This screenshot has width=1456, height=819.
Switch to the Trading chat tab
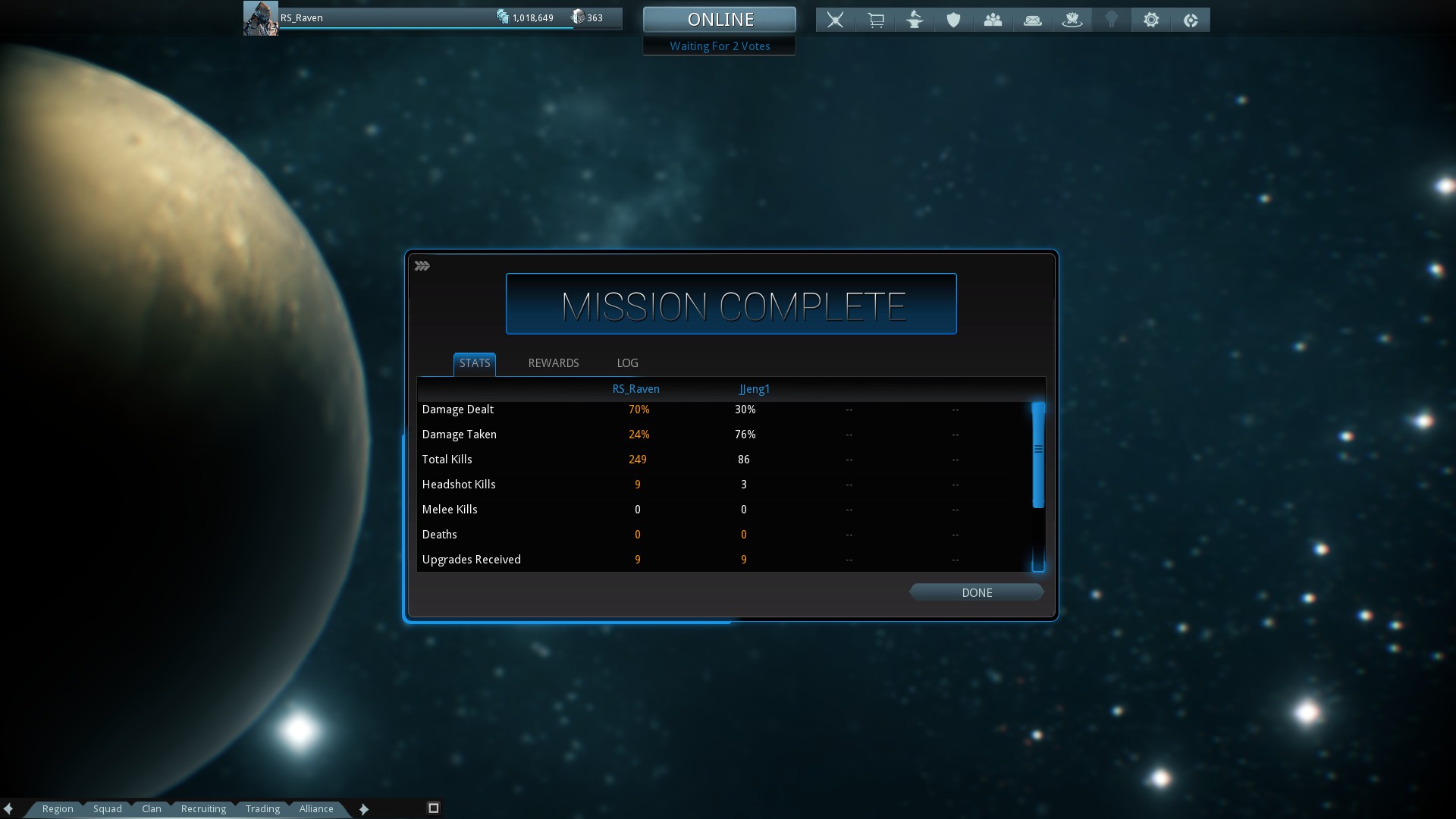click(x=262, y=808)
